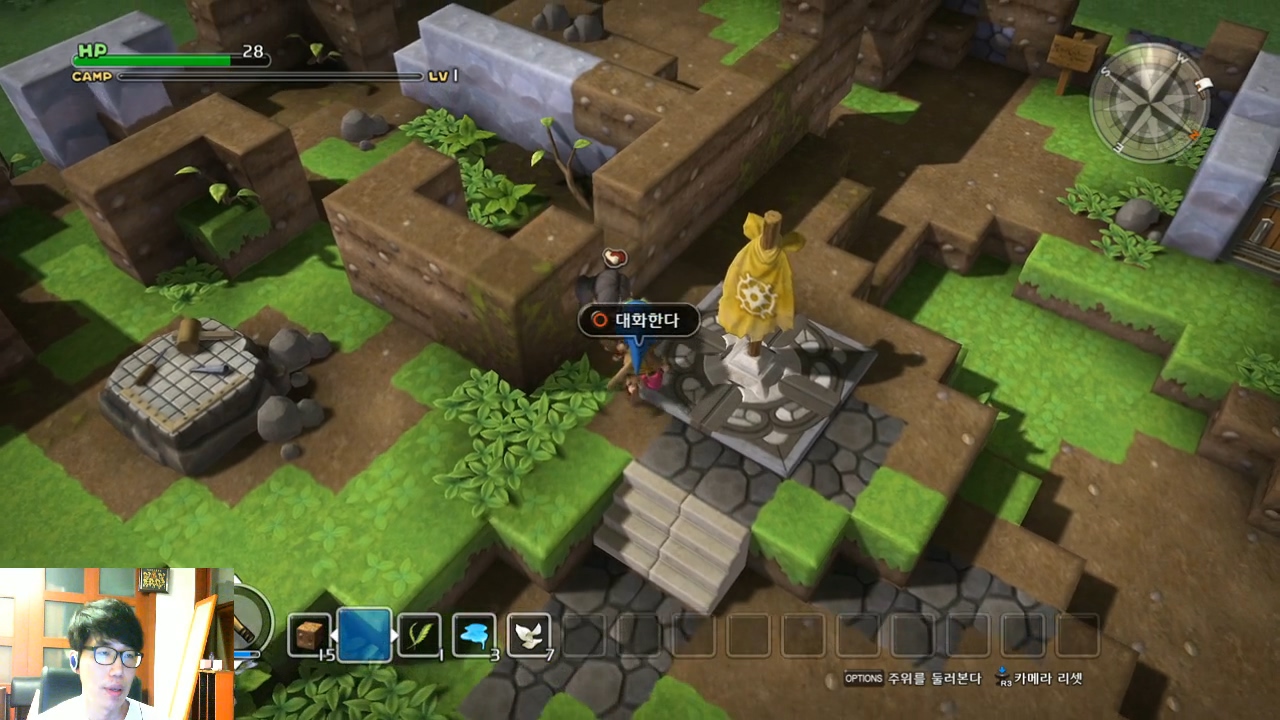Select the highlighted blue hotbar slot
The height and width of the screenshot is (720, 1280).
[364, 635]
